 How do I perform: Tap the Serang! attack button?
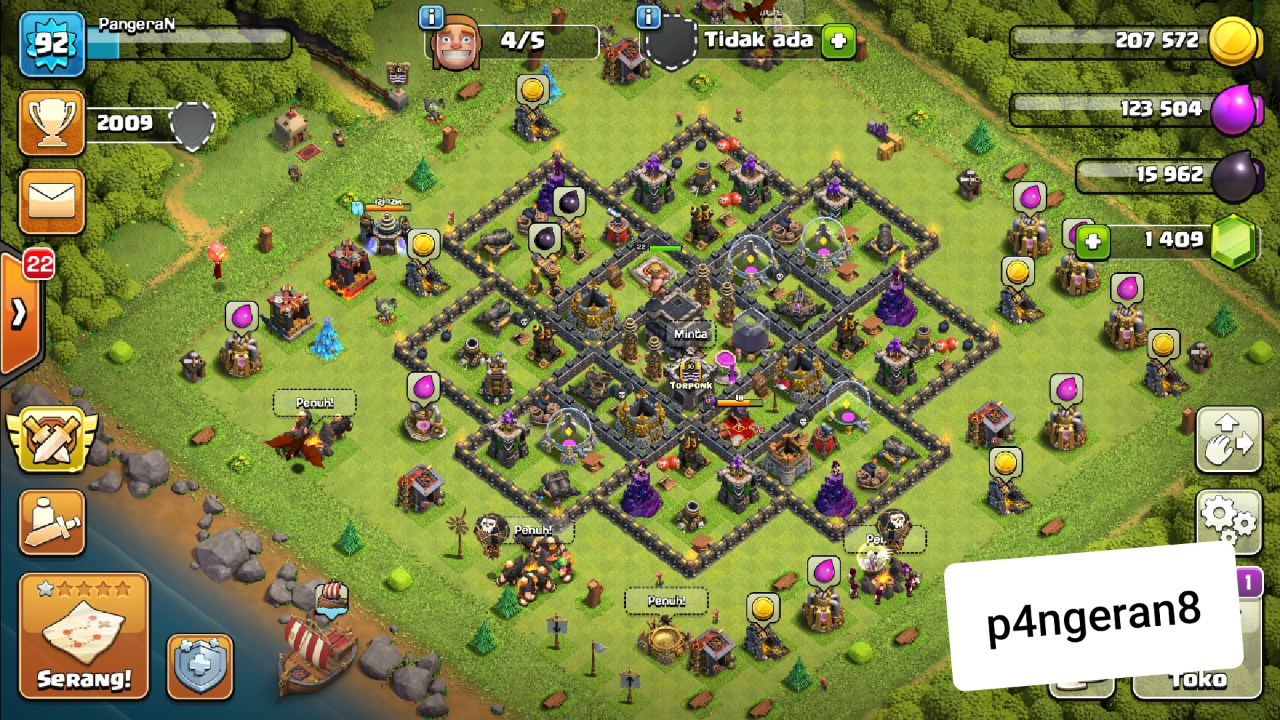[84, 634]
